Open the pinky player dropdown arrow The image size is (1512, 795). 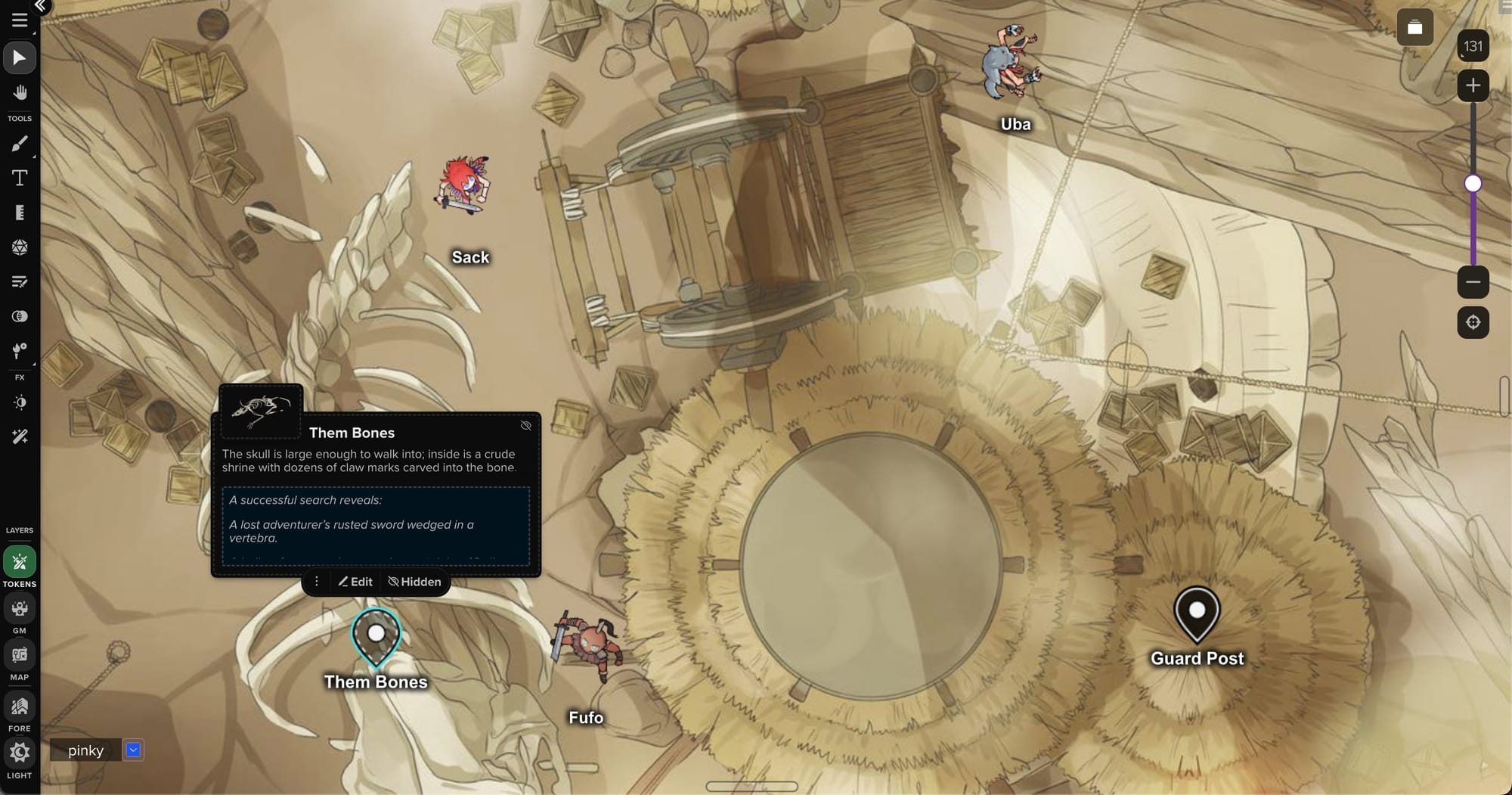click(x=133, y=750)
